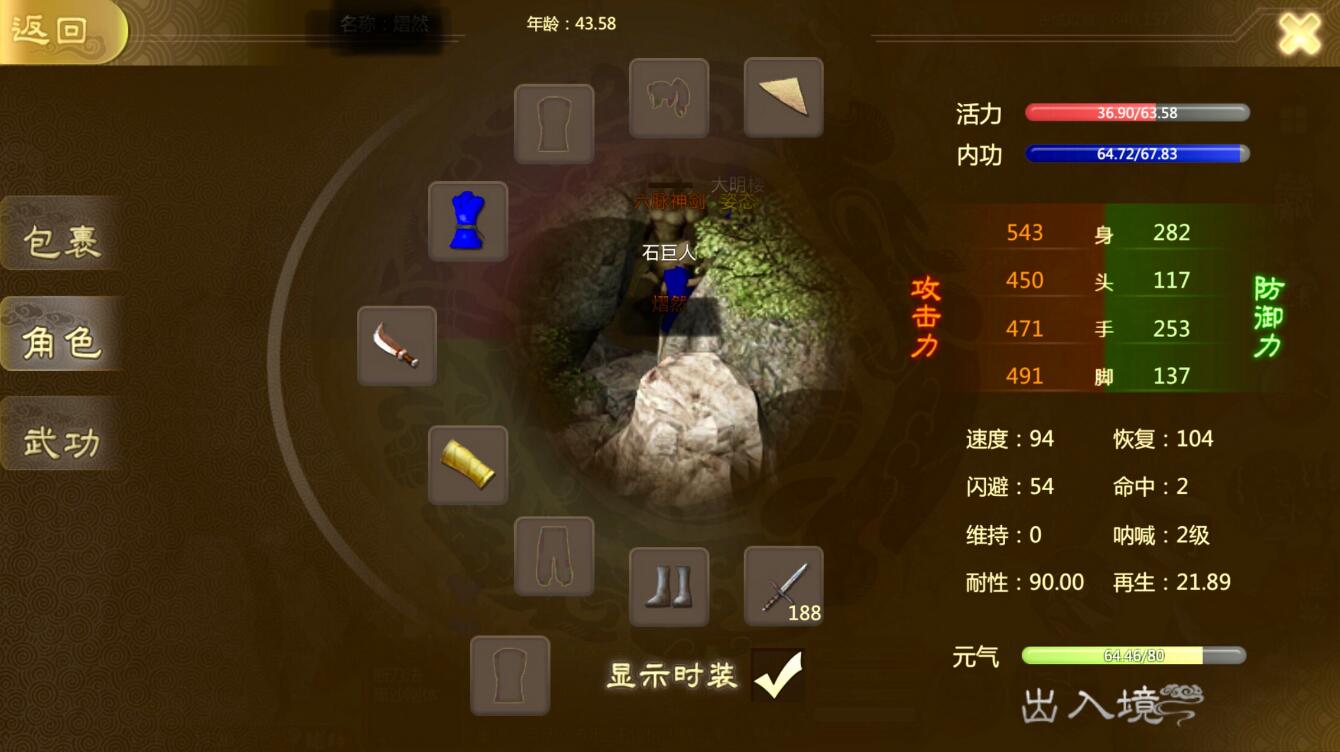Screen dimensions: 1340x752
Task: Open the dagger slot showing 188
Action: point(784,588)
